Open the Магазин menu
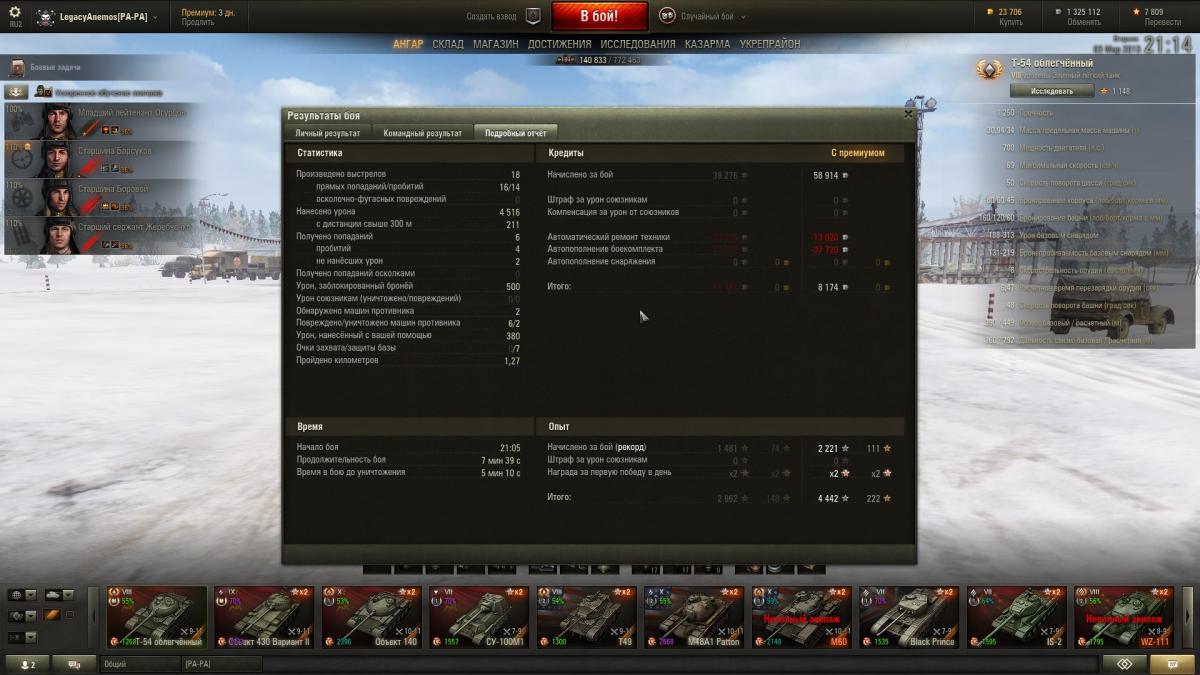 (x=495, y=44)
